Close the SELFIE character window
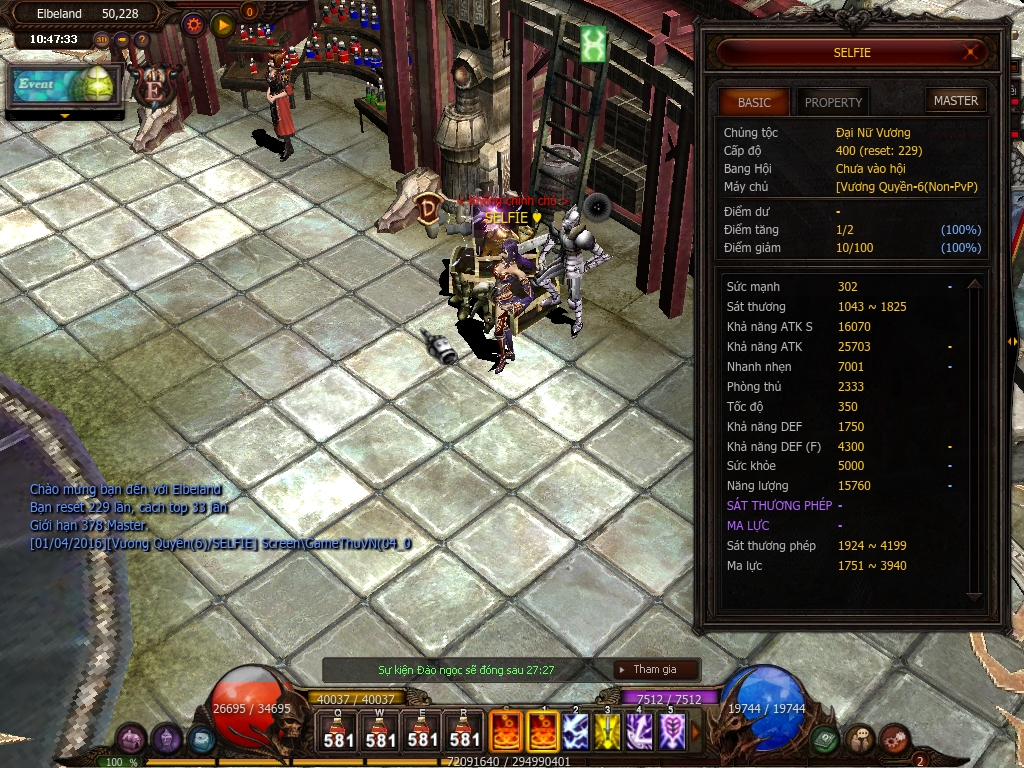1024x768 pixels. click(x=970, y=52)
